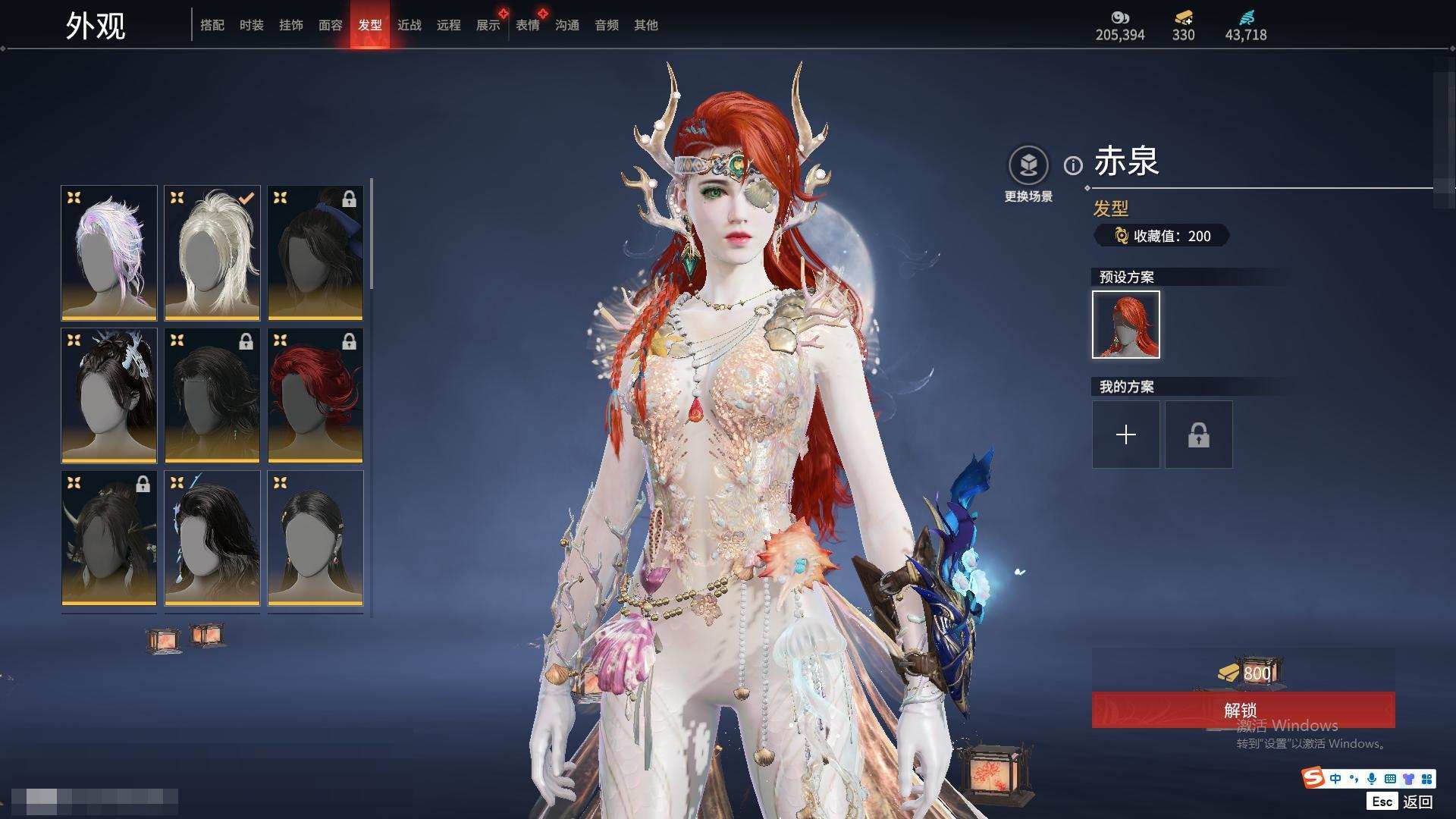Open the Sogou input method logo
Viewport: 1456px width, 819px height.
click(x=1313, y=778)
